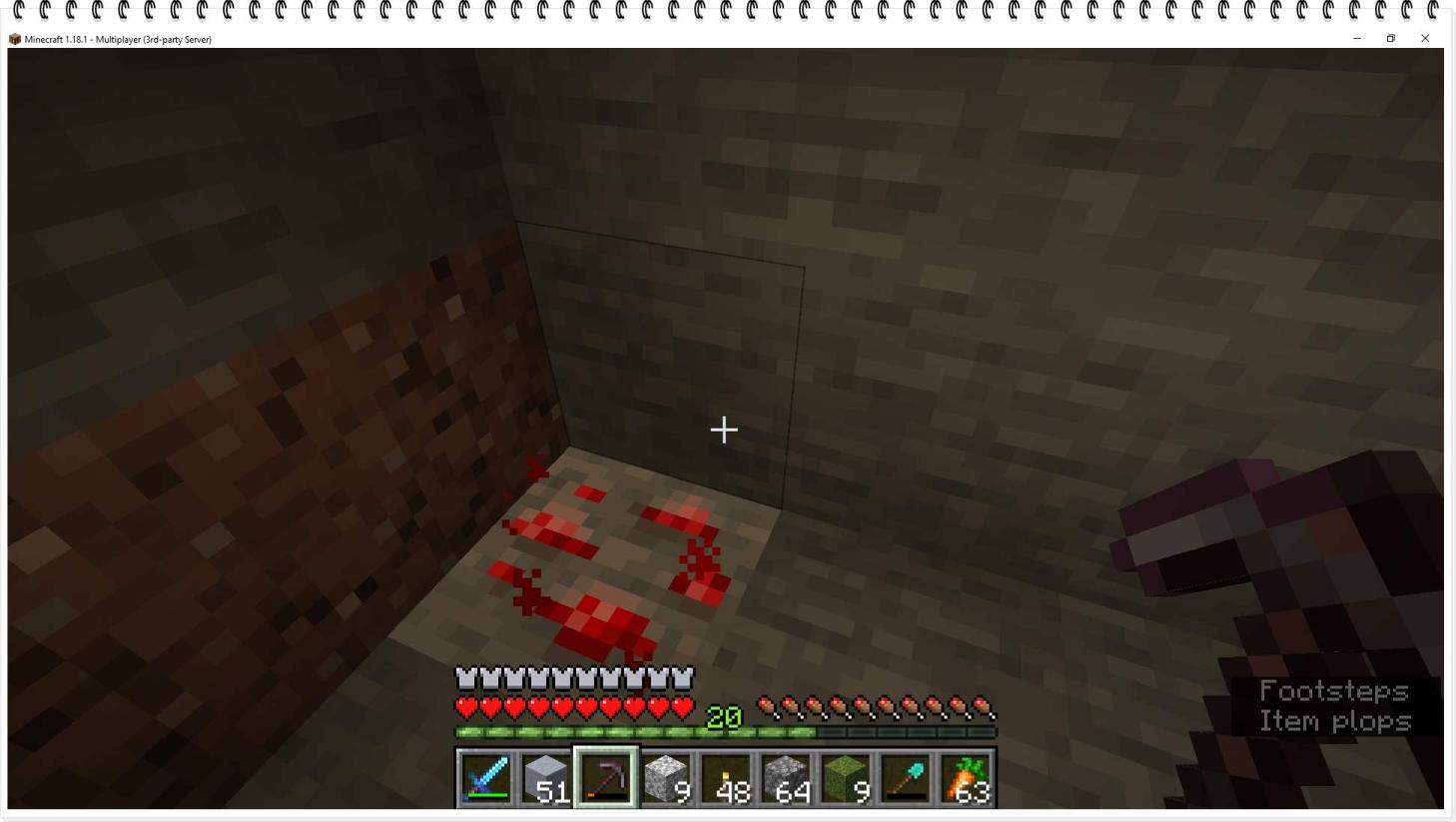Choose the diamond shovel hotbar slot

point(906,778)
